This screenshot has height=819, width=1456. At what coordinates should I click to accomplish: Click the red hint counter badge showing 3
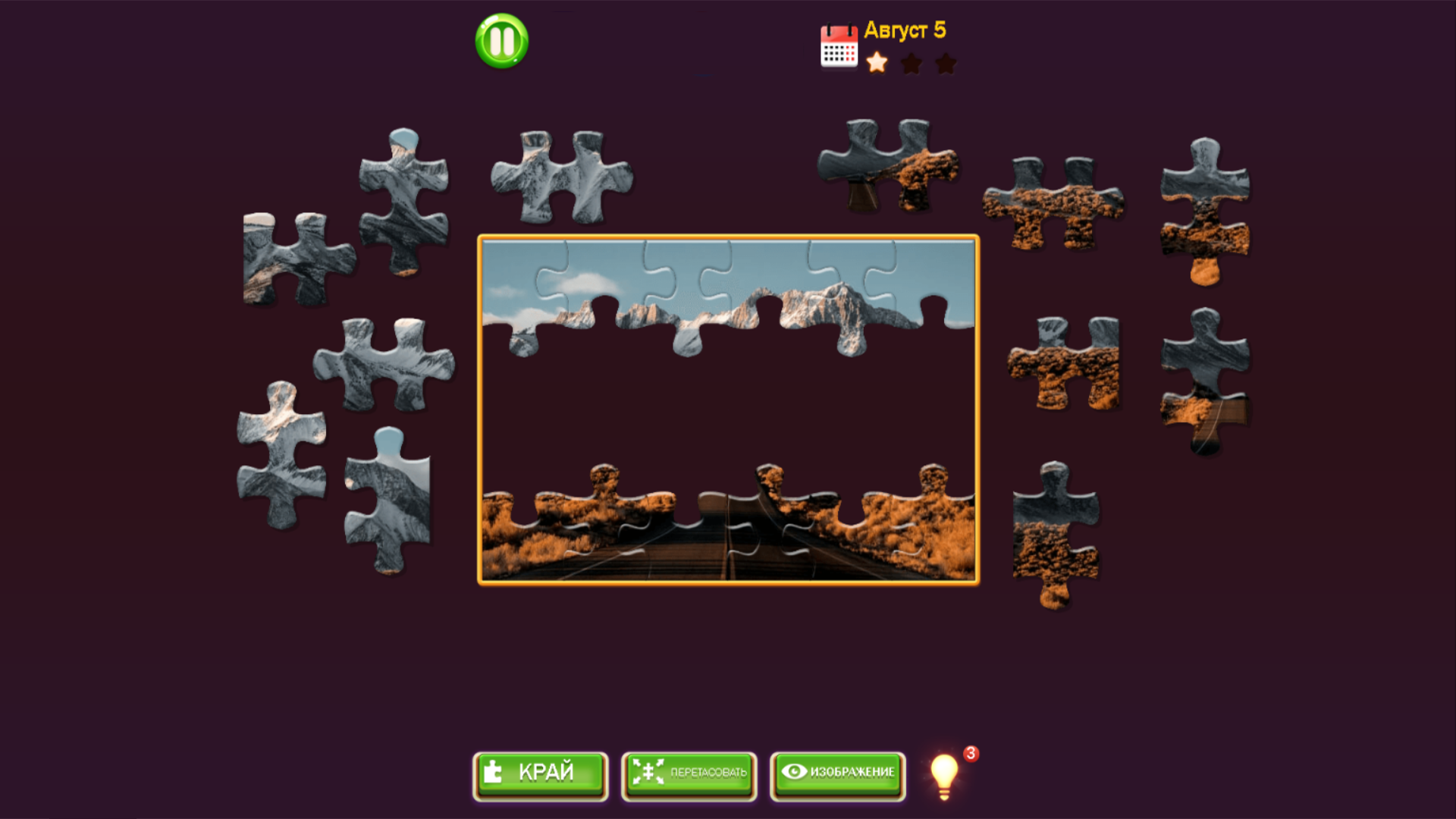972,753
